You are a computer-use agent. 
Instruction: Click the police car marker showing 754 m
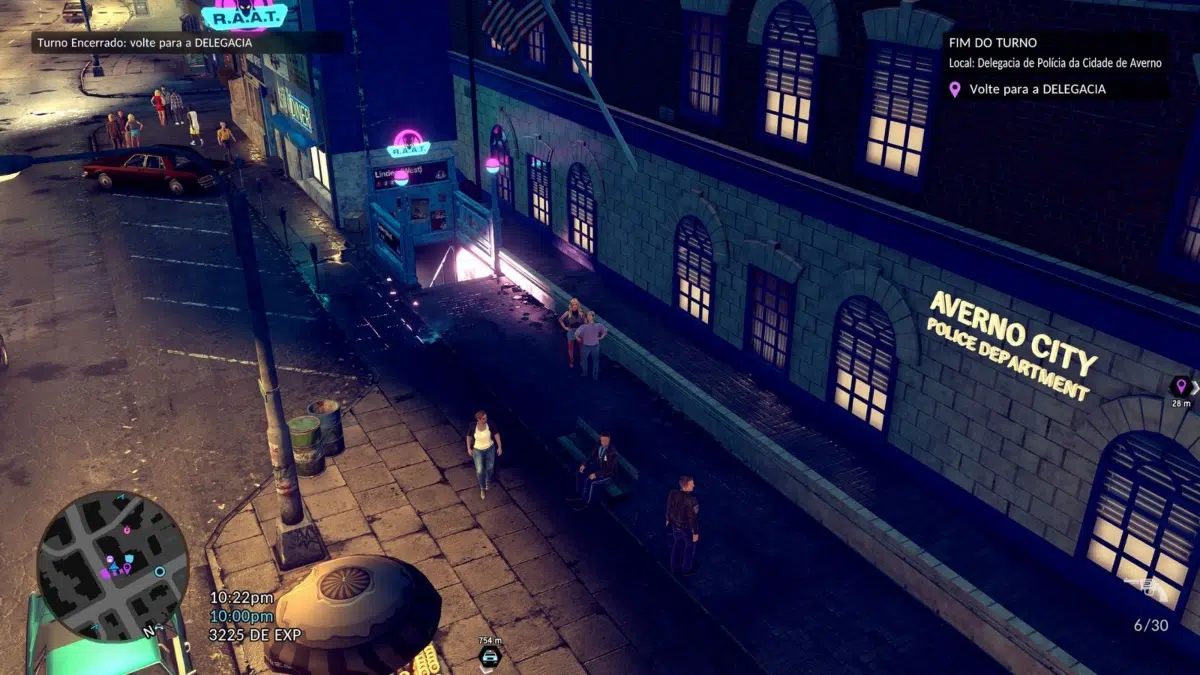489,656
